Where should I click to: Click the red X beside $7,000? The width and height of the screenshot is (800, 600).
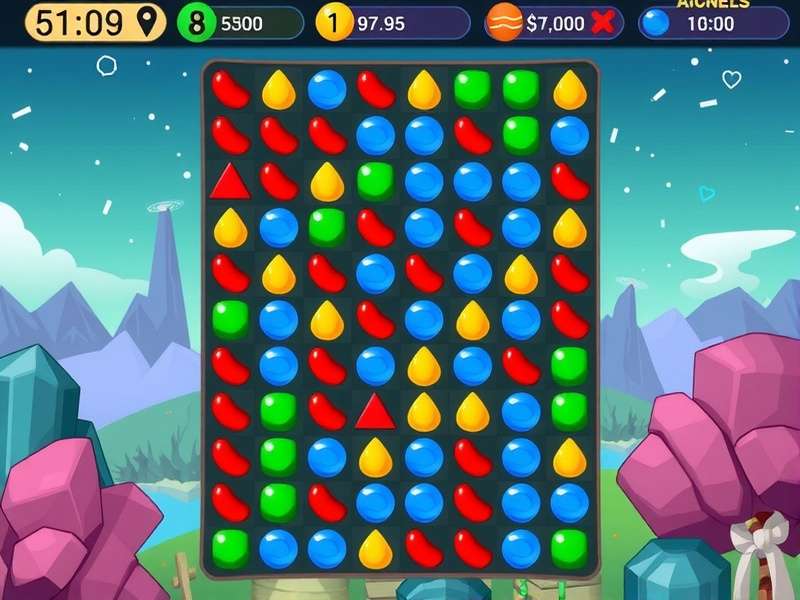tap(602, 23)
